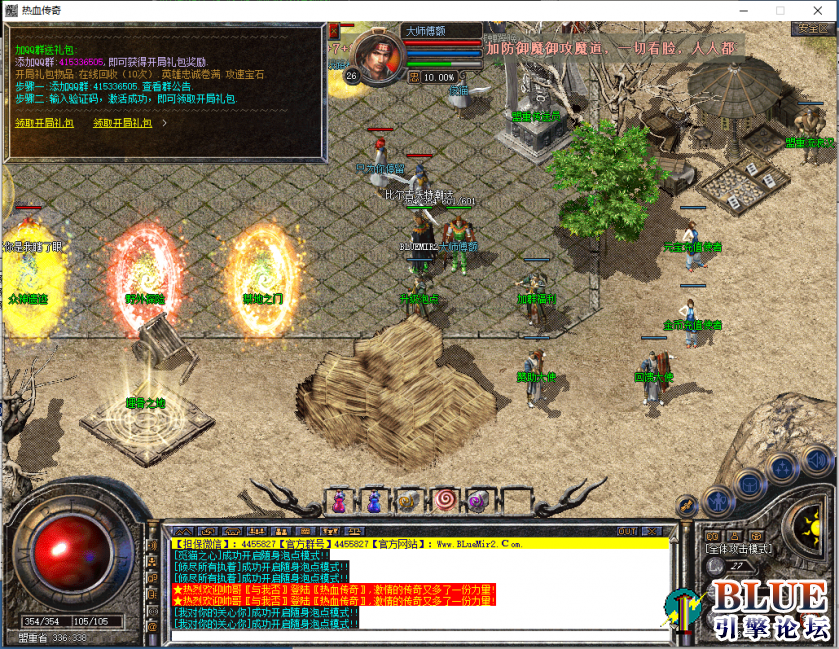839x649 pixels.
Task: Toggle sound with the speaker button
Action: click(x=815, y=461)
